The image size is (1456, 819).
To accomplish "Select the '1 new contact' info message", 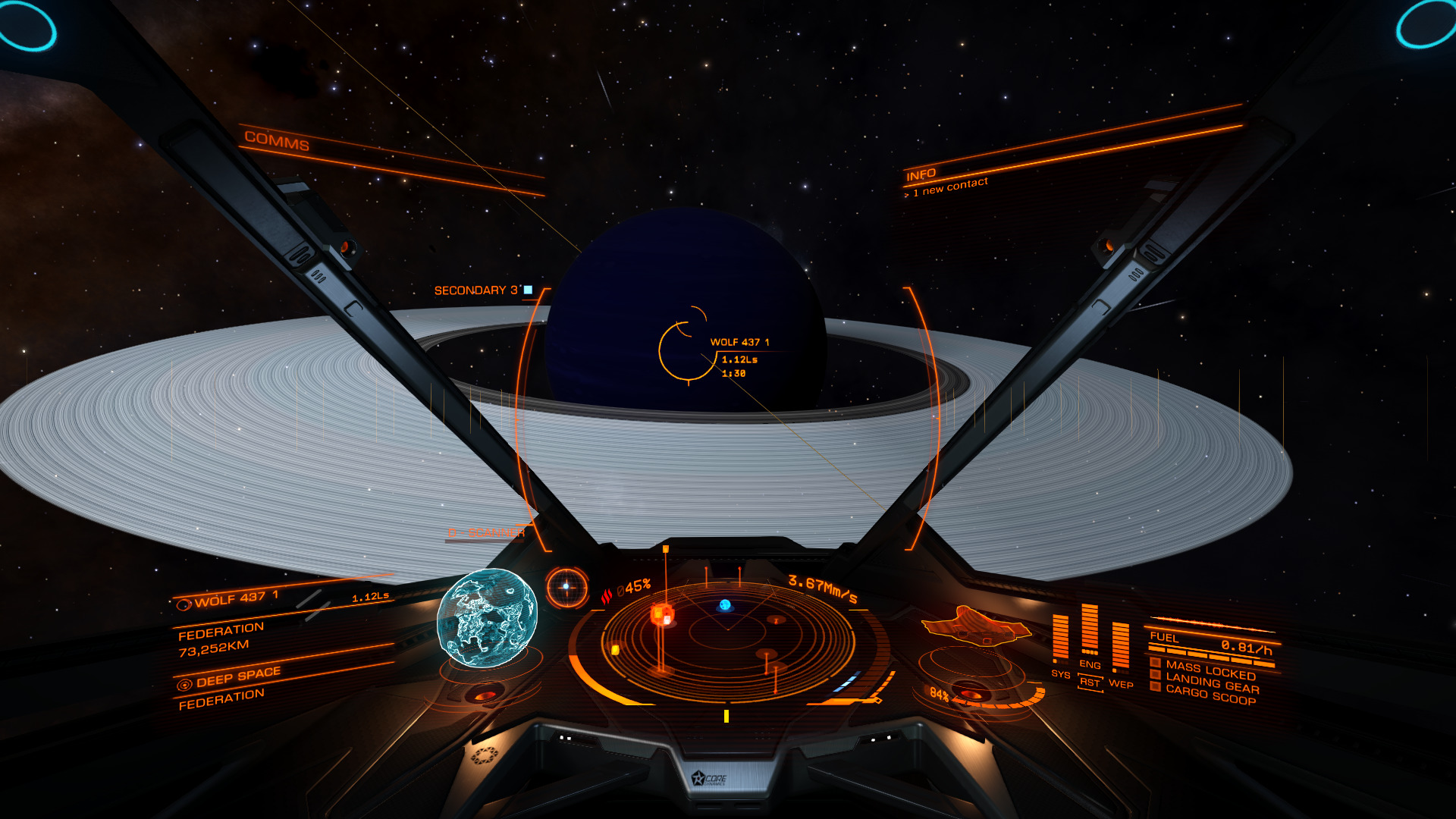I will click(949, 187).
